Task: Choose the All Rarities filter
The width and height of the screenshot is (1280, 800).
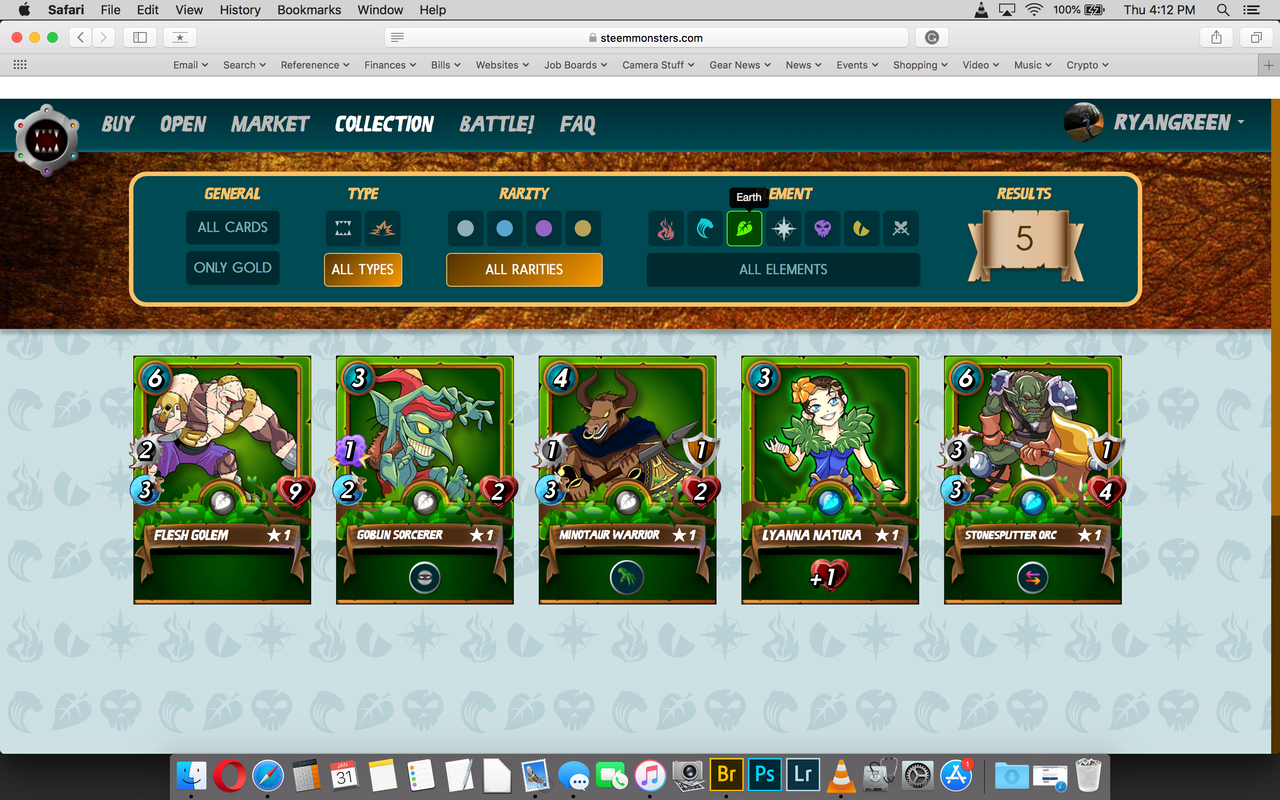Action: (524, 269)
